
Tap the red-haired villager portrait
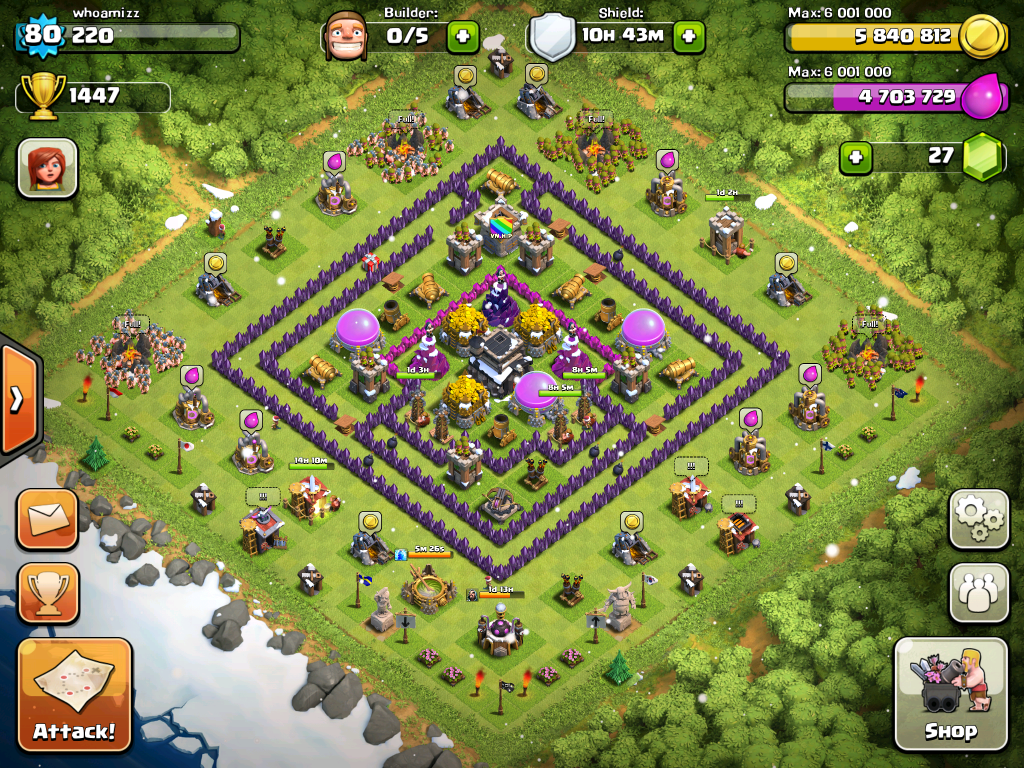pos(47,167)
